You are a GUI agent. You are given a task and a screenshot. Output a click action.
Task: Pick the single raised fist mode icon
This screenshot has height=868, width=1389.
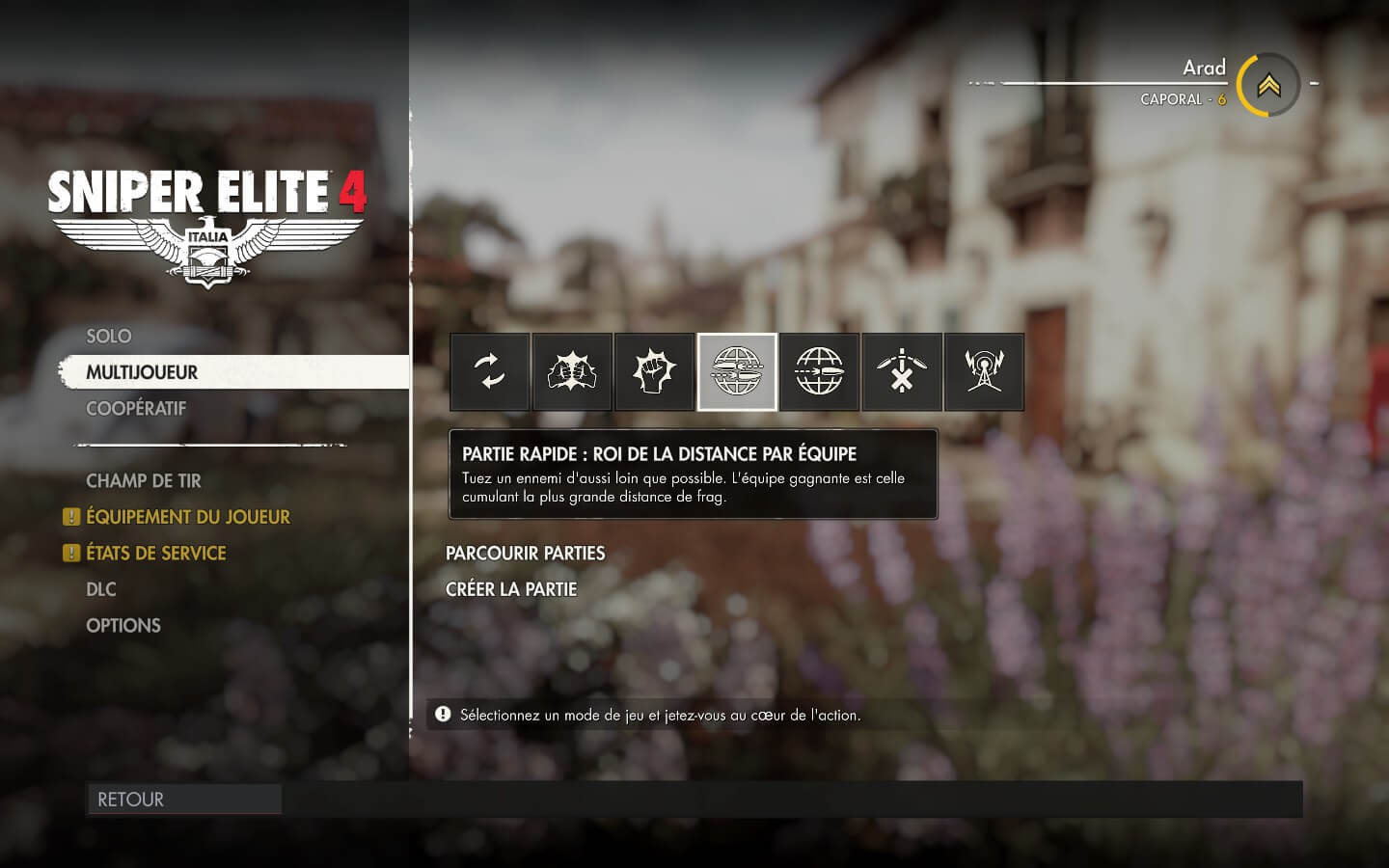655,372
